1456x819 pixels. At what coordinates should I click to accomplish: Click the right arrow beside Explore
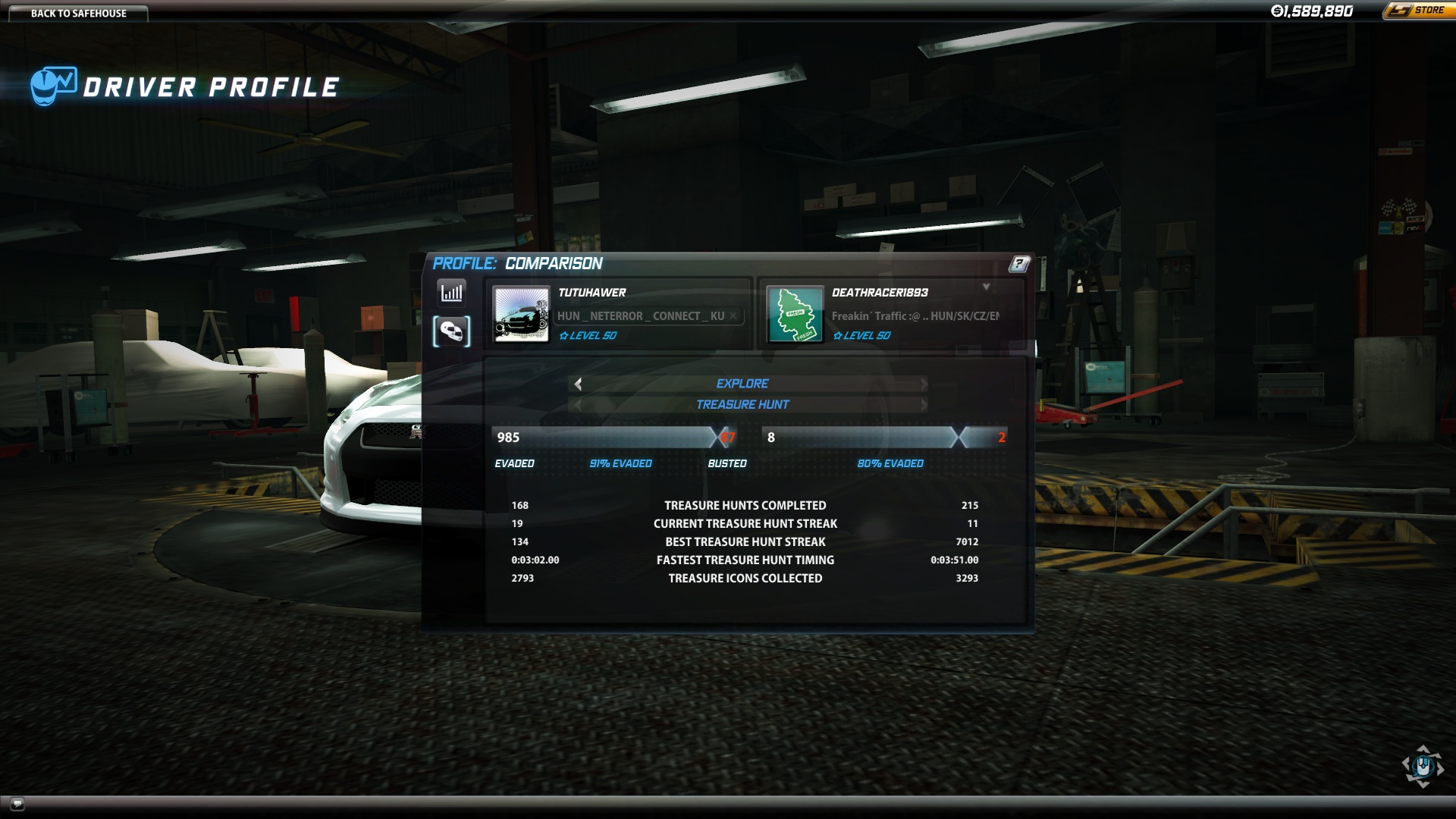pos(924,384)
